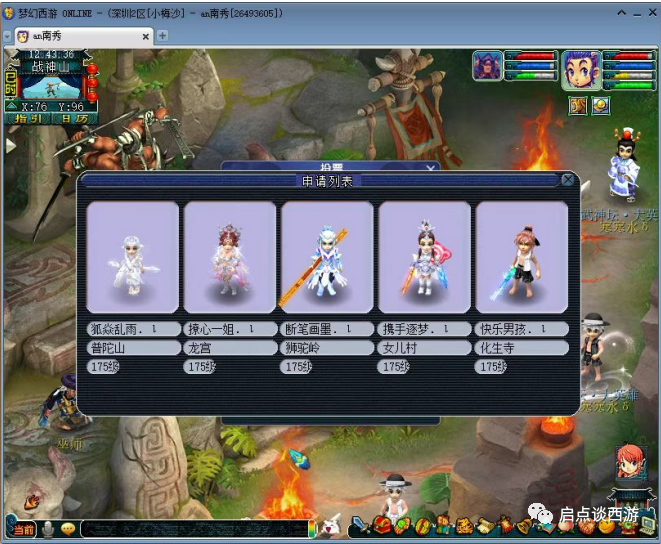
Task: Choose the 龙宫 applicant 掠心一姐
Action: tap(229, 258)
